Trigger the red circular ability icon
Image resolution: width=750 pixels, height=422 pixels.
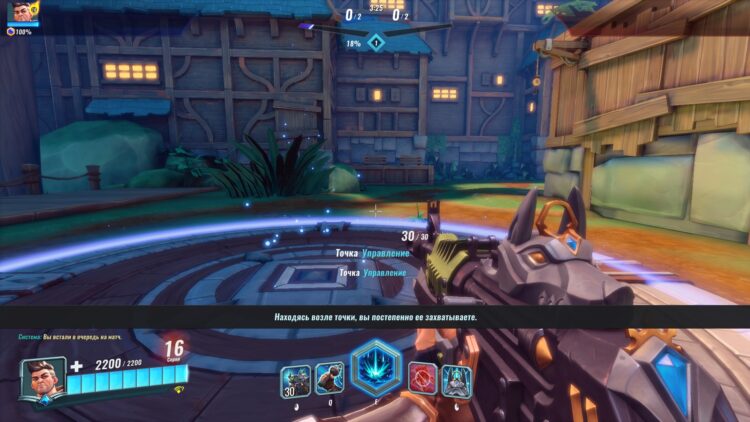coord(421,378)
